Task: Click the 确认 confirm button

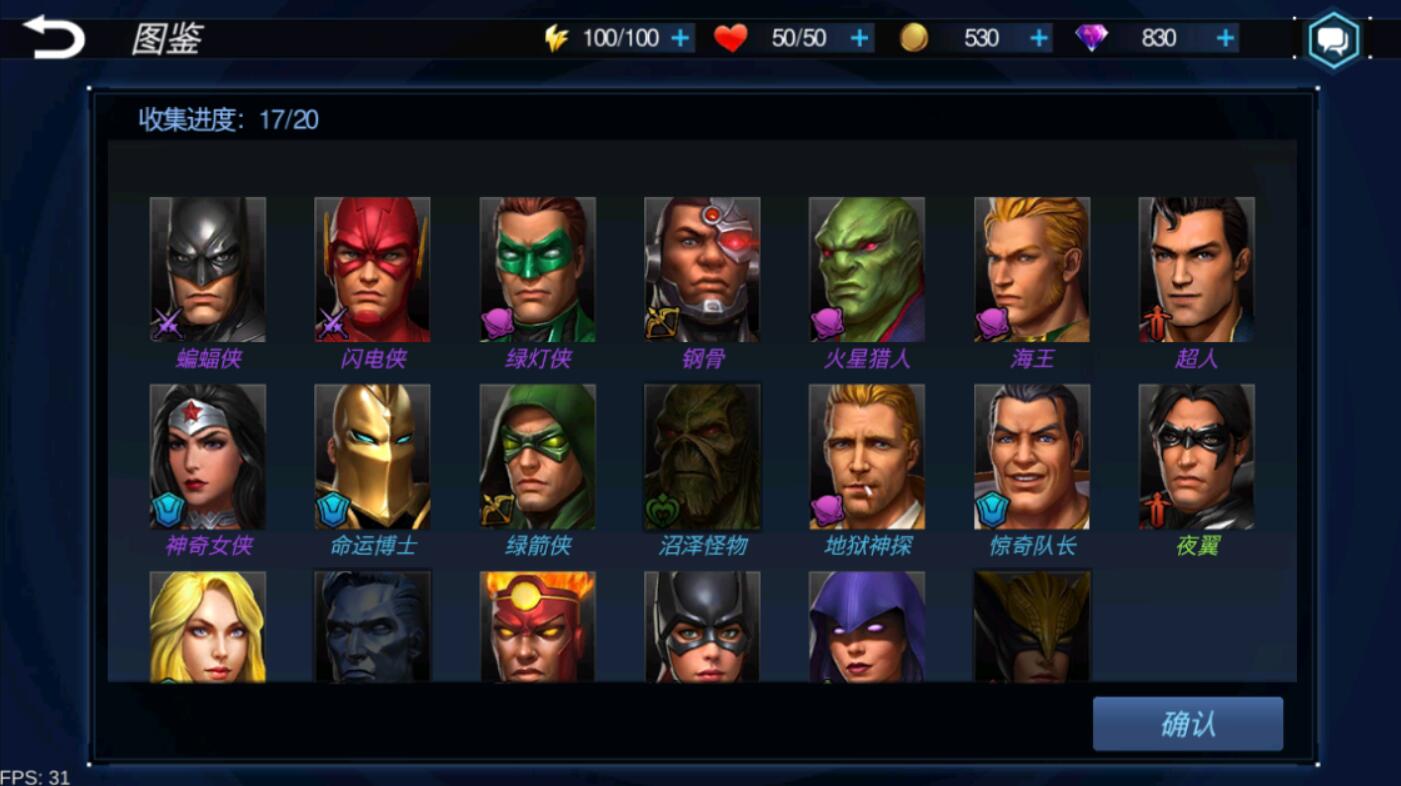Action: (x=1187, y=723)
